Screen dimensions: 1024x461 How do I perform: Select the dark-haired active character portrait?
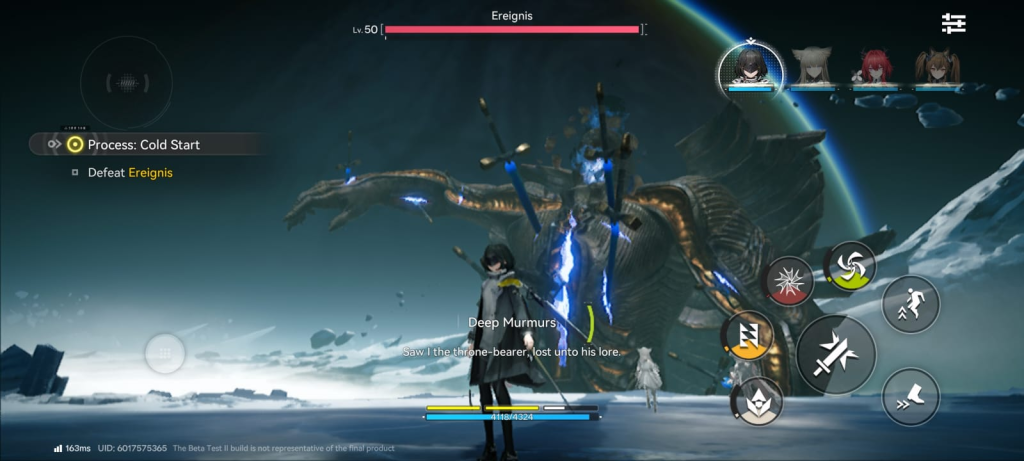coord(750,67)
